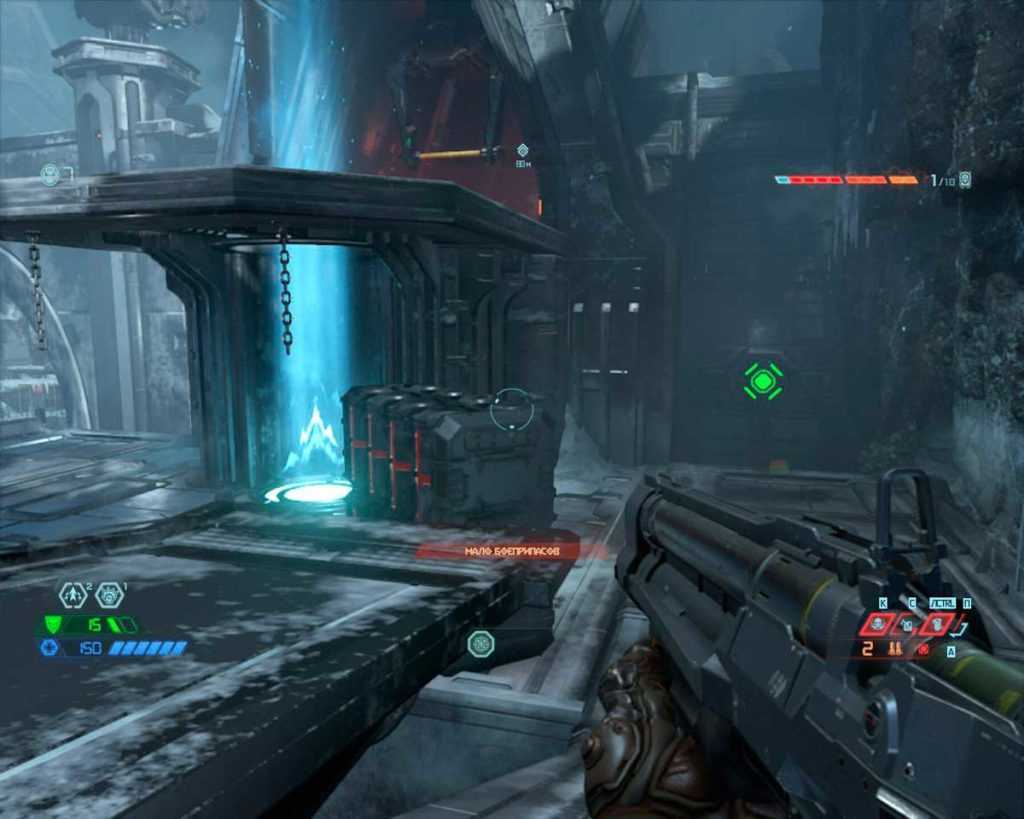Screen dimensions: 1024x819
Task: Select the dash ability hexagon icon
Action: [x=72, y=596]
